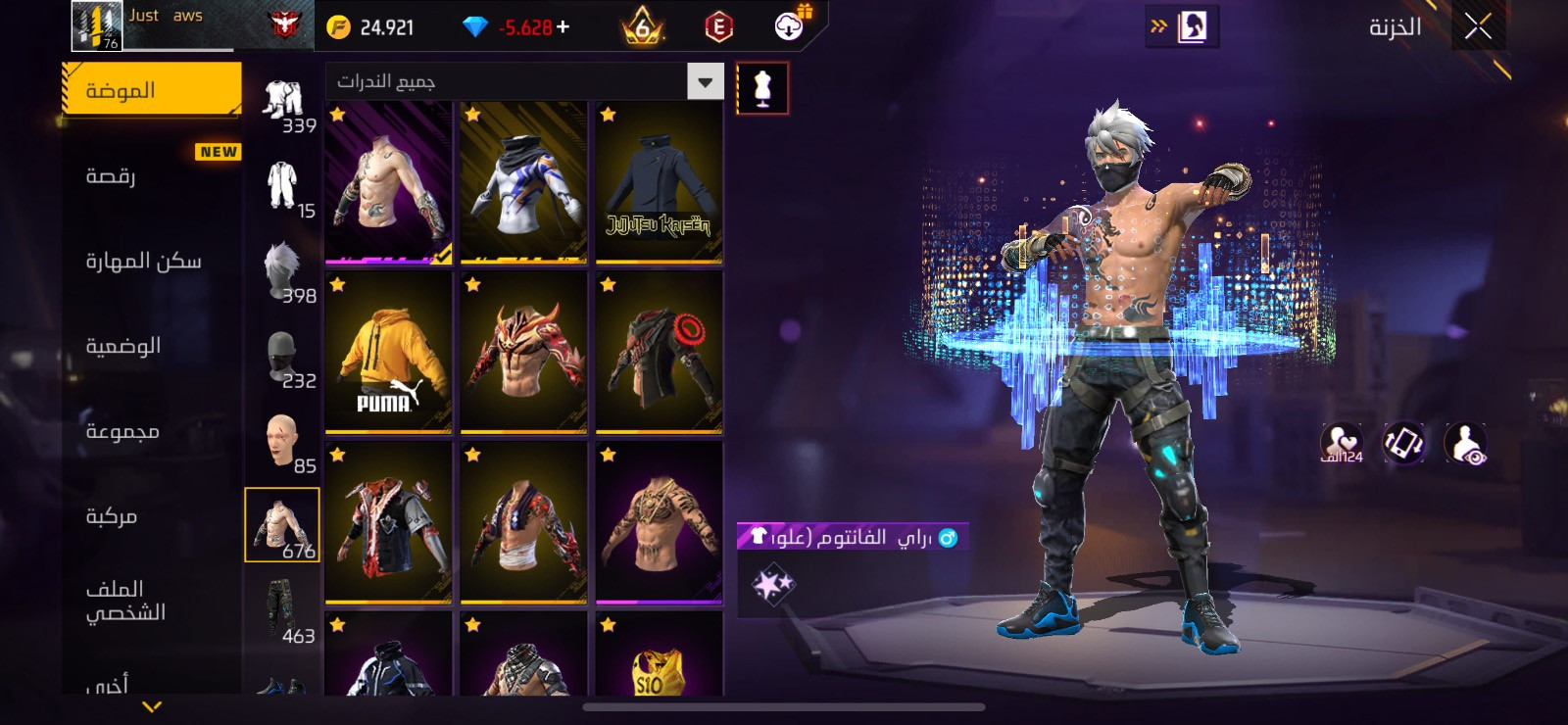Select the الوضعية pose tab
Screen dimensions: 1568x725
151,346
